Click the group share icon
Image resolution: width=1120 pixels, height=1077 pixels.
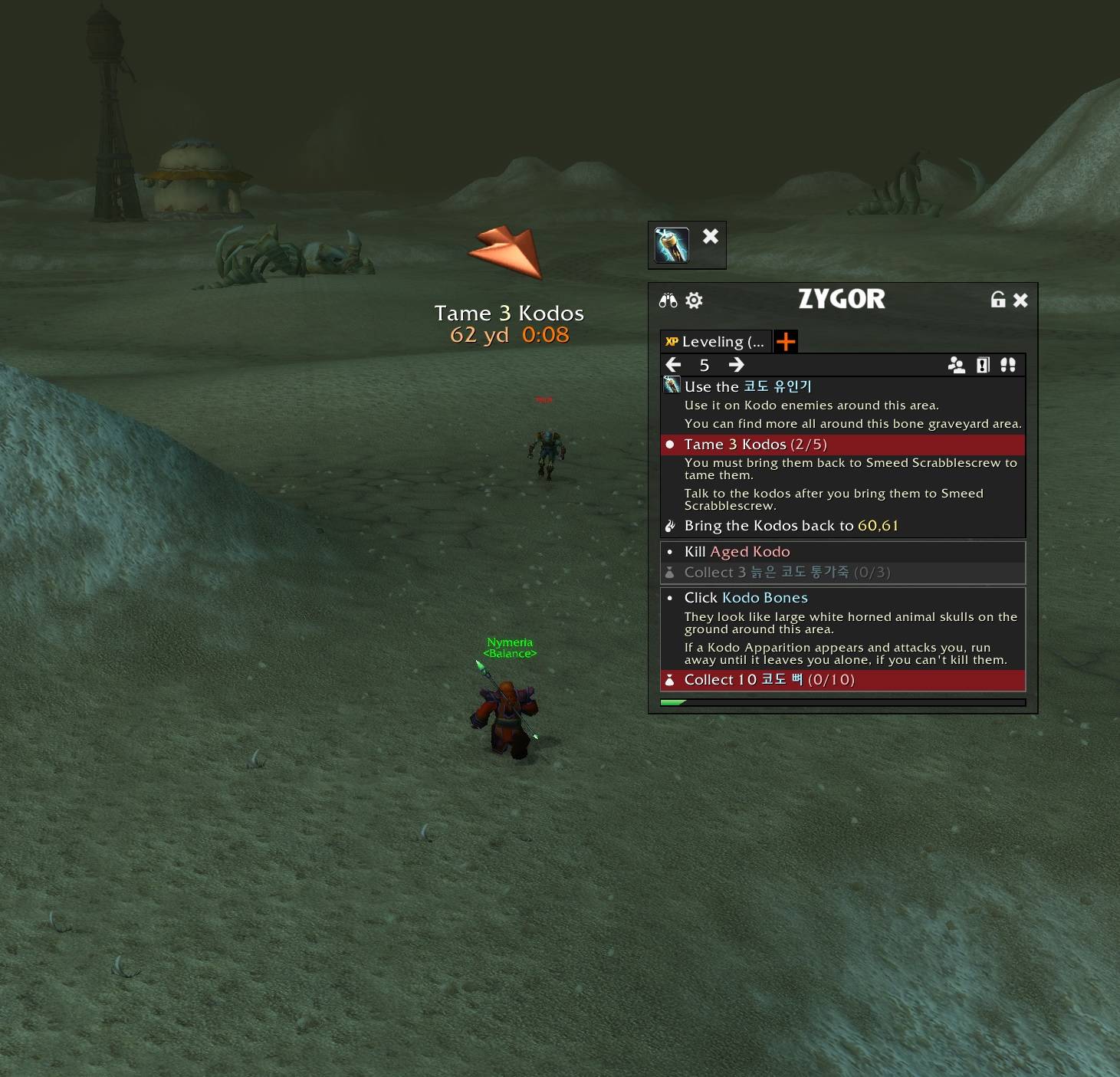tap(957, 365)
